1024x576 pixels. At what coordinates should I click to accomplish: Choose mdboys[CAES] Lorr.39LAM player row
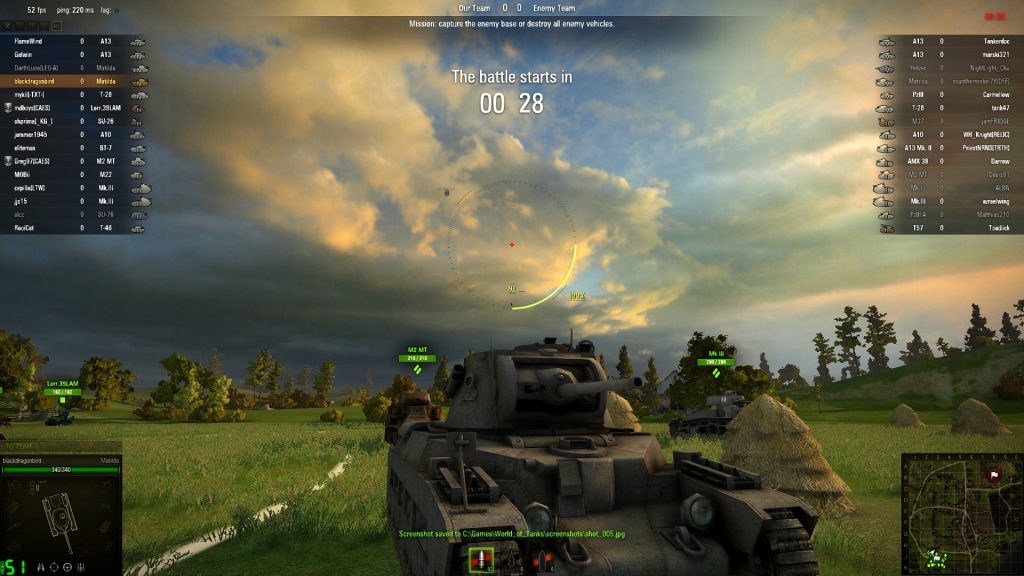(76, 107)
